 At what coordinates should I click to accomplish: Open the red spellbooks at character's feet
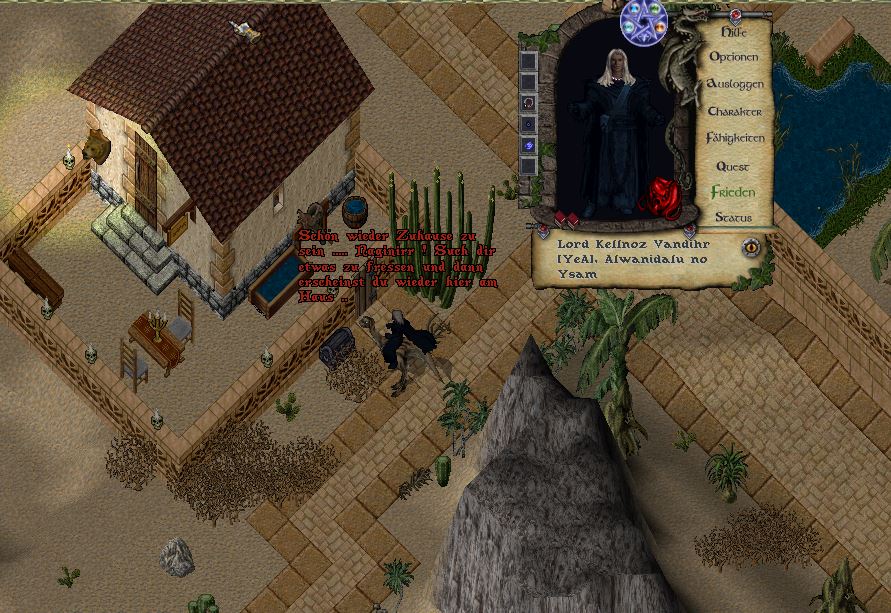567,219
